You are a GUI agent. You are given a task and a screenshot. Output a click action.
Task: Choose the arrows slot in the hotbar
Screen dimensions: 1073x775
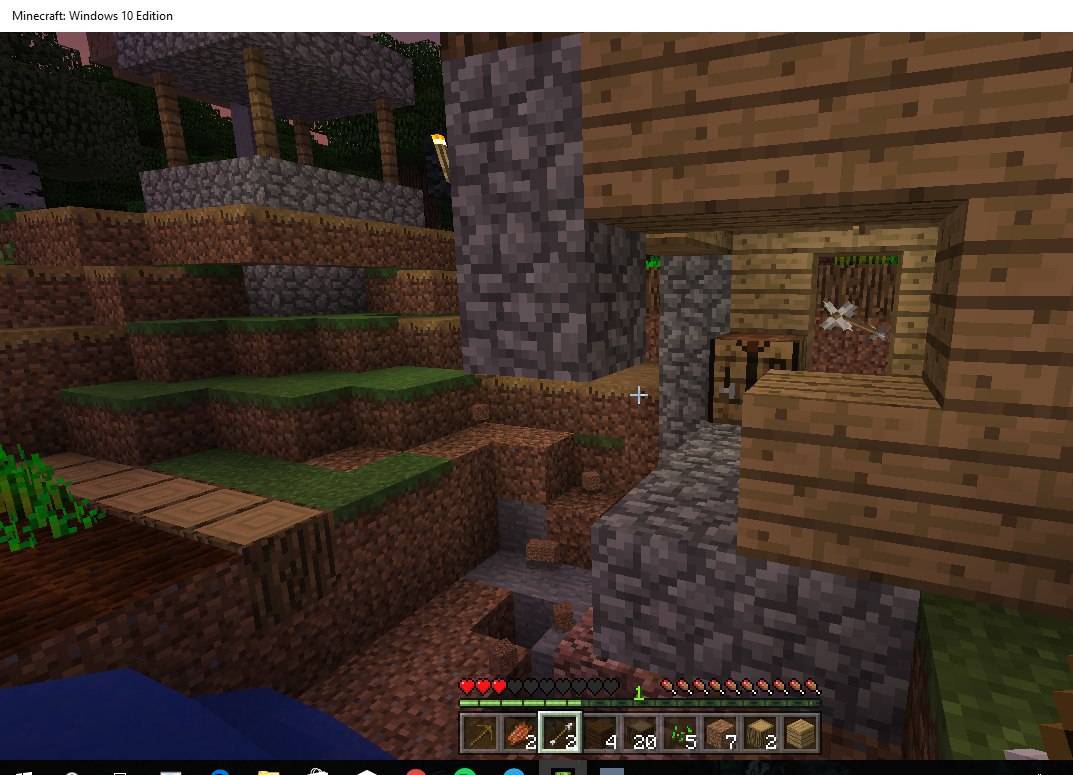point(559,733)
